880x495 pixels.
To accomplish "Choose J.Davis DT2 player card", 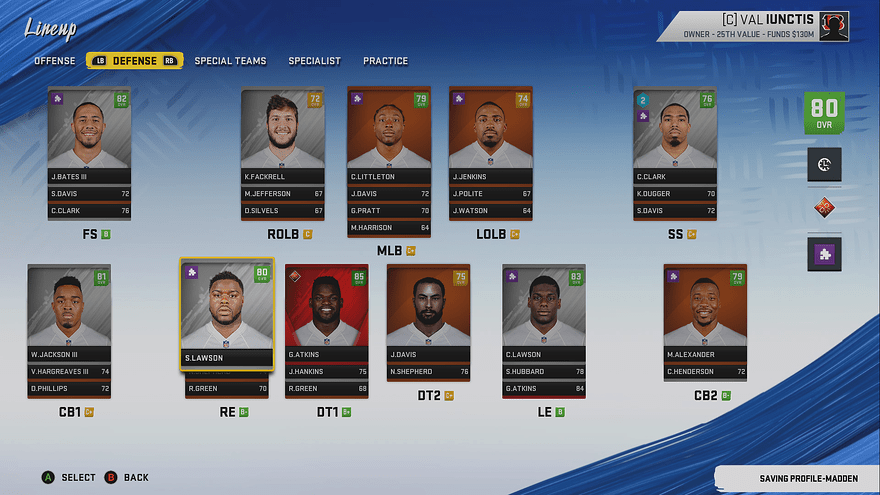I will [428, 312].
